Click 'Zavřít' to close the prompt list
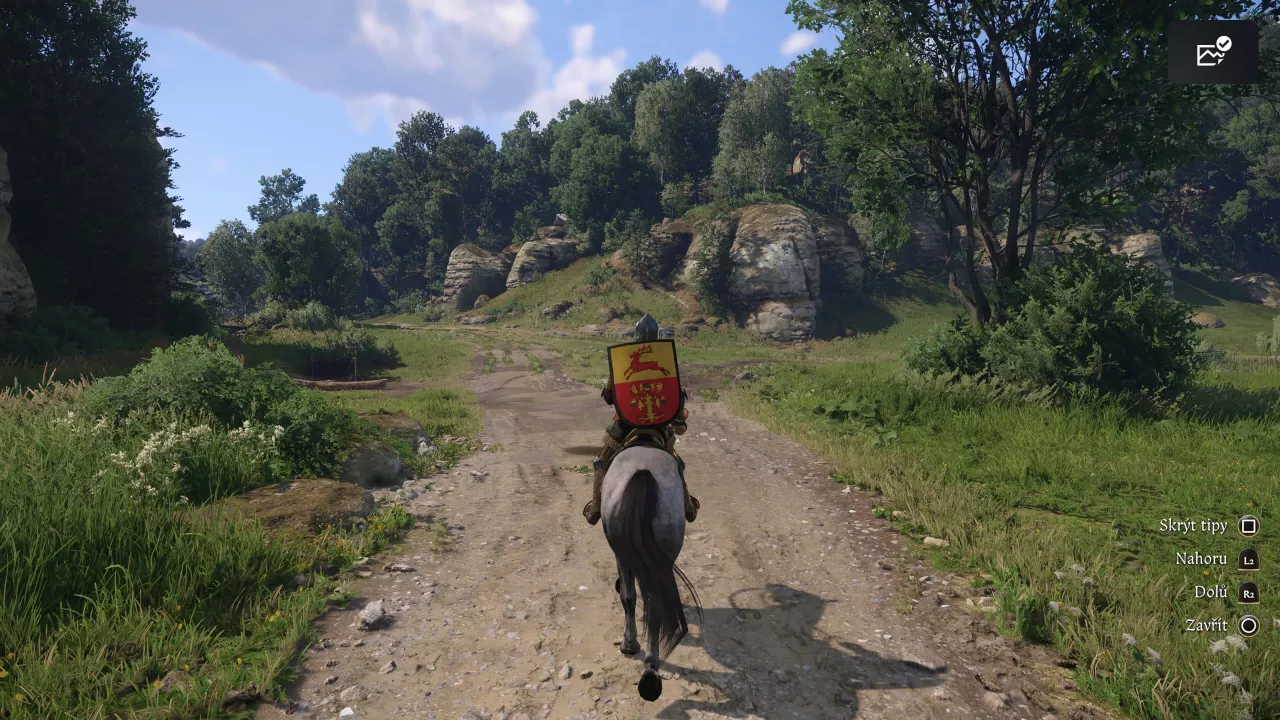Viewport: 1280px width, 720px height. [x=1205, y=624]
